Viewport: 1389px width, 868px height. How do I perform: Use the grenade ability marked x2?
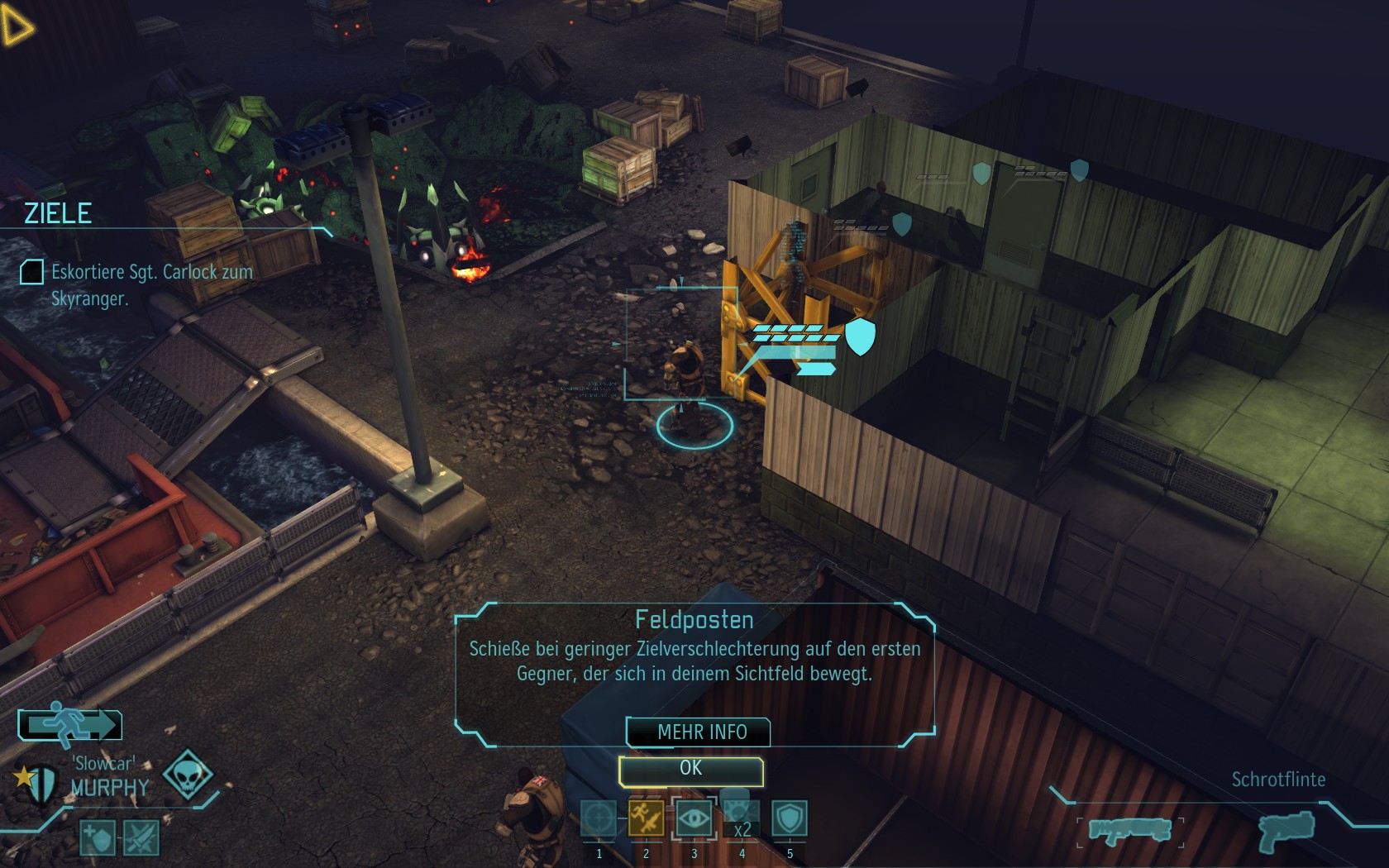point(742,821)
